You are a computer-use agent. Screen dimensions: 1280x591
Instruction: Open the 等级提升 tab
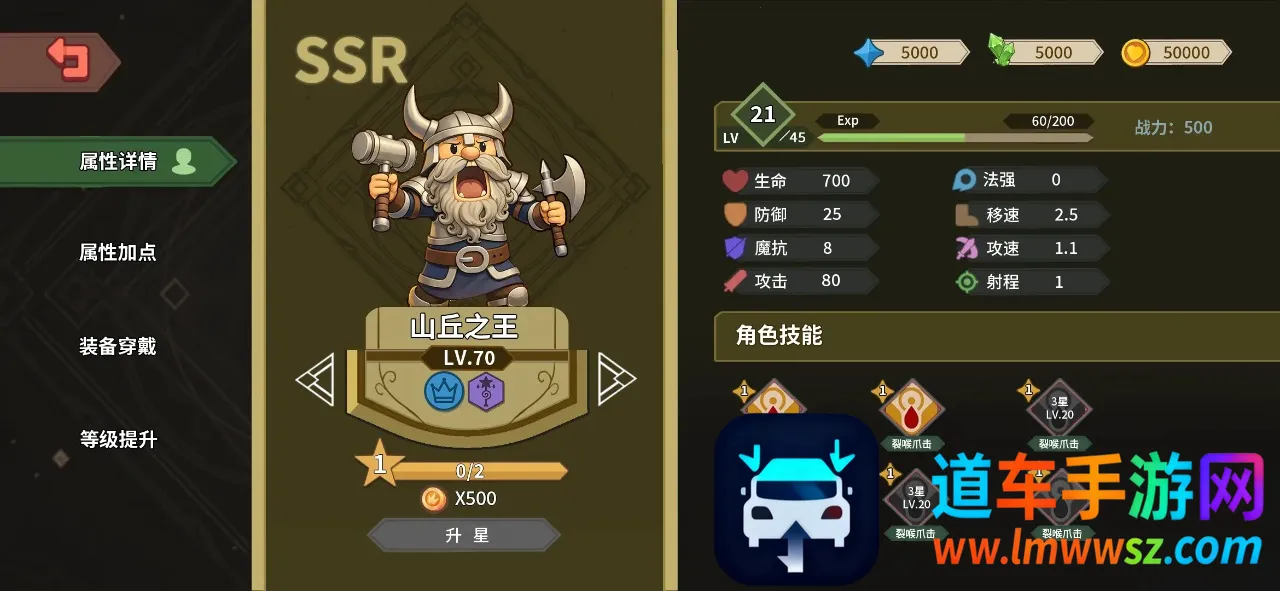[x=118, y=439]
